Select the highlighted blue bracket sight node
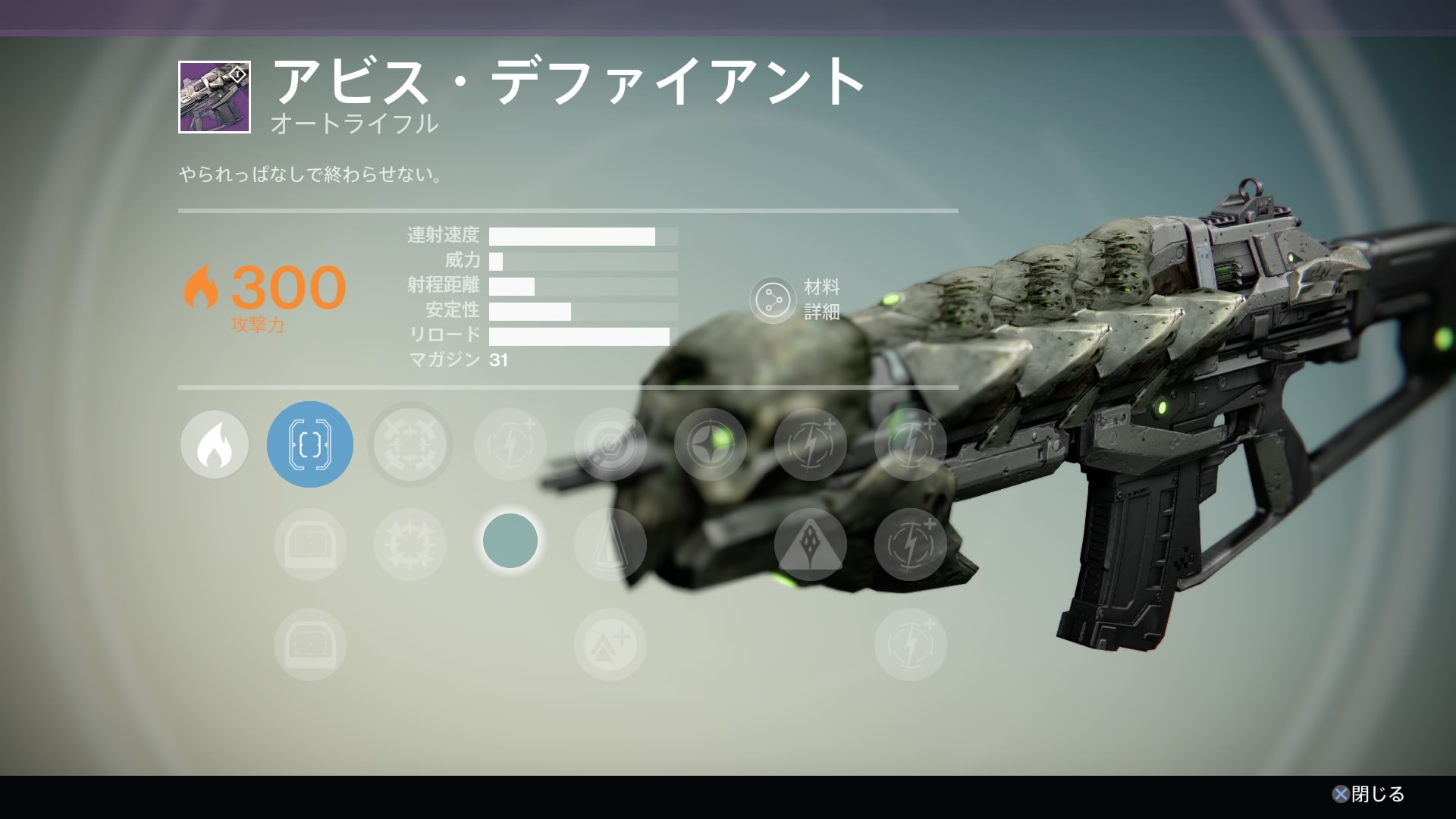 309,444
